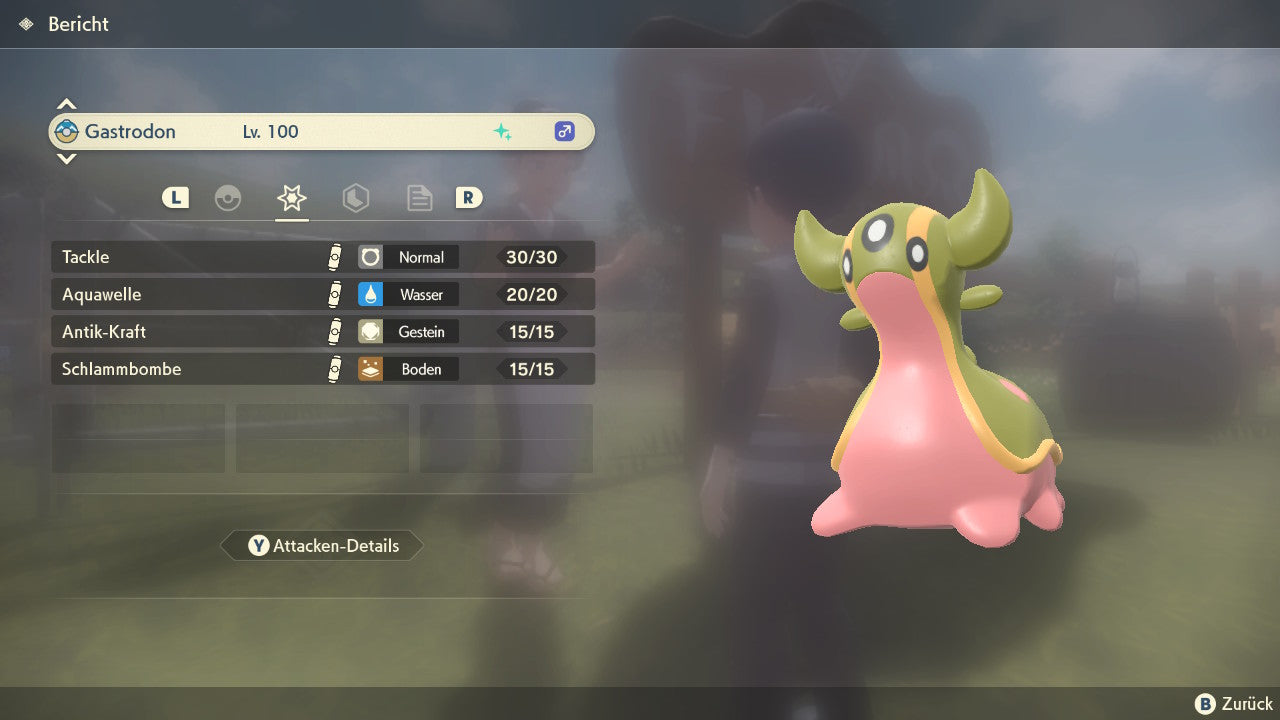
Task: Pick the Schlammbombe move row
Action: tap(322, 369)
